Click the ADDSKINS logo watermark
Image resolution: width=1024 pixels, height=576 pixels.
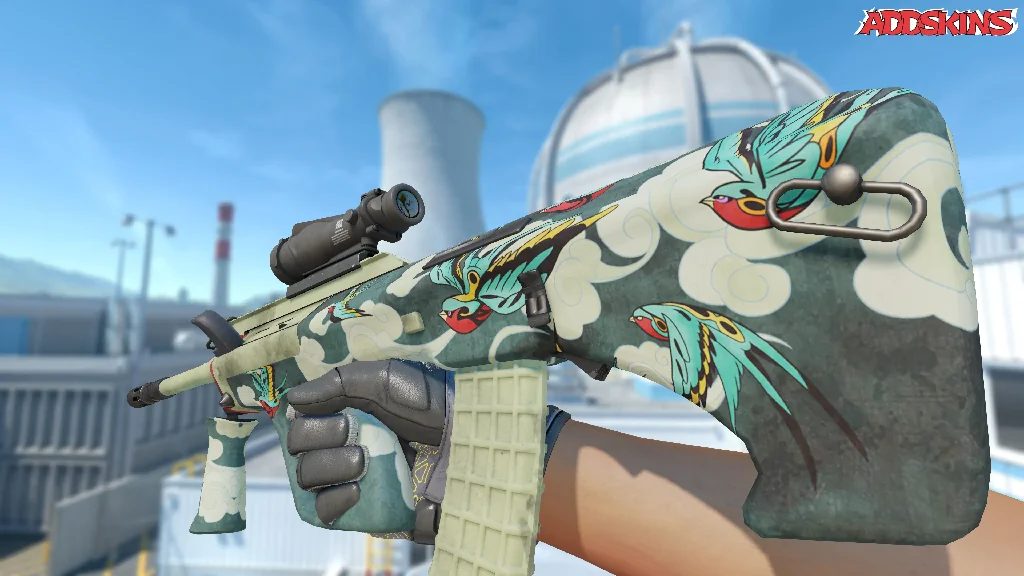[x=937, y=22]
